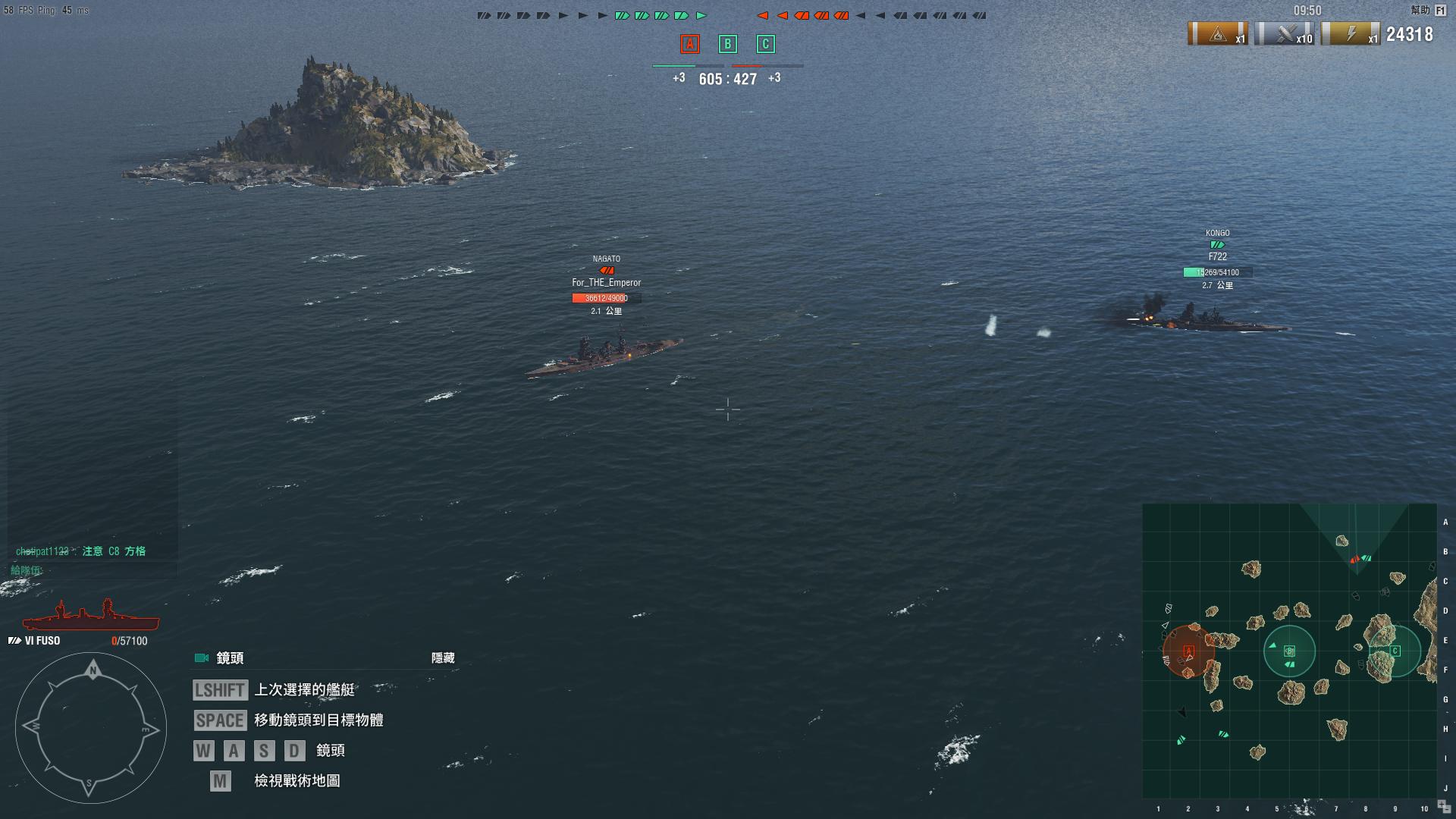Image resolution: width=1456 pixels, height=819 pixels.
Task: Click the minimap's red A capture zone
Action: (1188, 651)
